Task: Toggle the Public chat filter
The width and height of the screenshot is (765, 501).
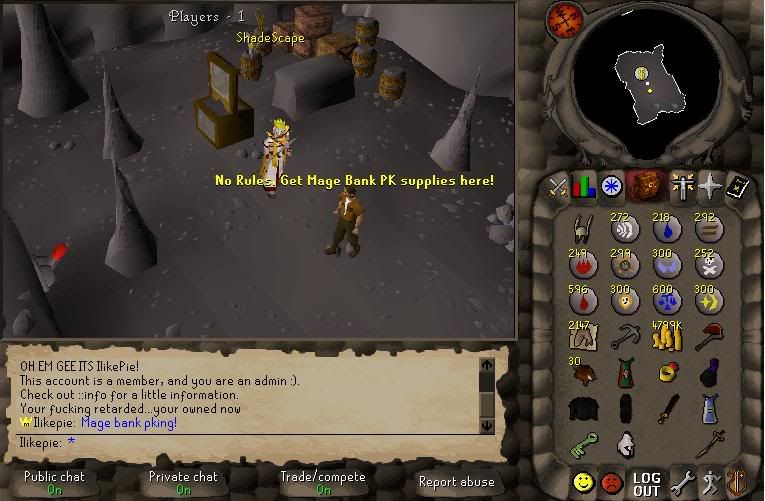Action: 54,484
